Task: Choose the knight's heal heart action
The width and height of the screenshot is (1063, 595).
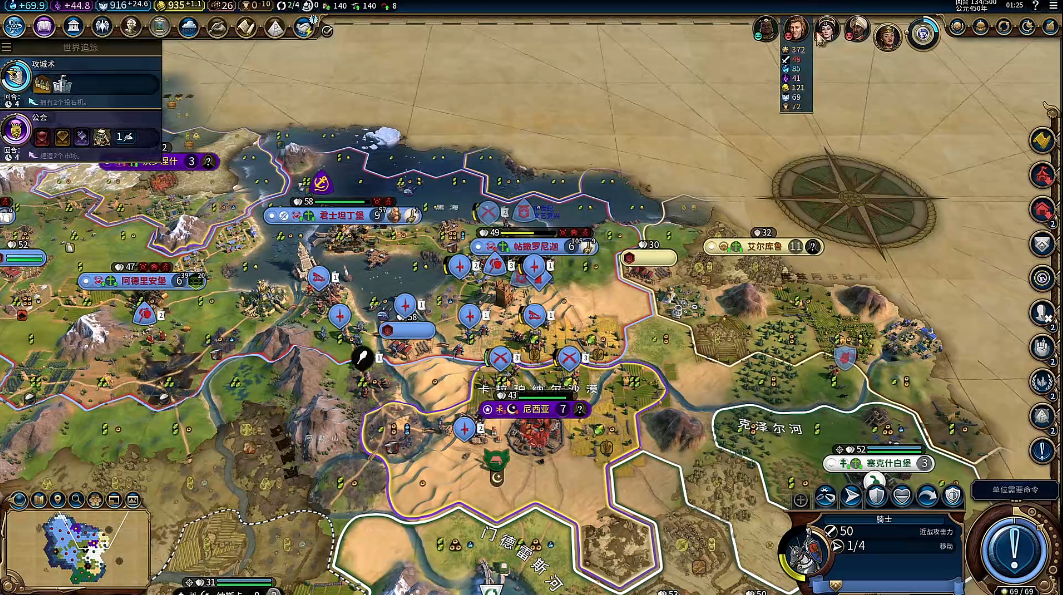Action: point(902,495)
